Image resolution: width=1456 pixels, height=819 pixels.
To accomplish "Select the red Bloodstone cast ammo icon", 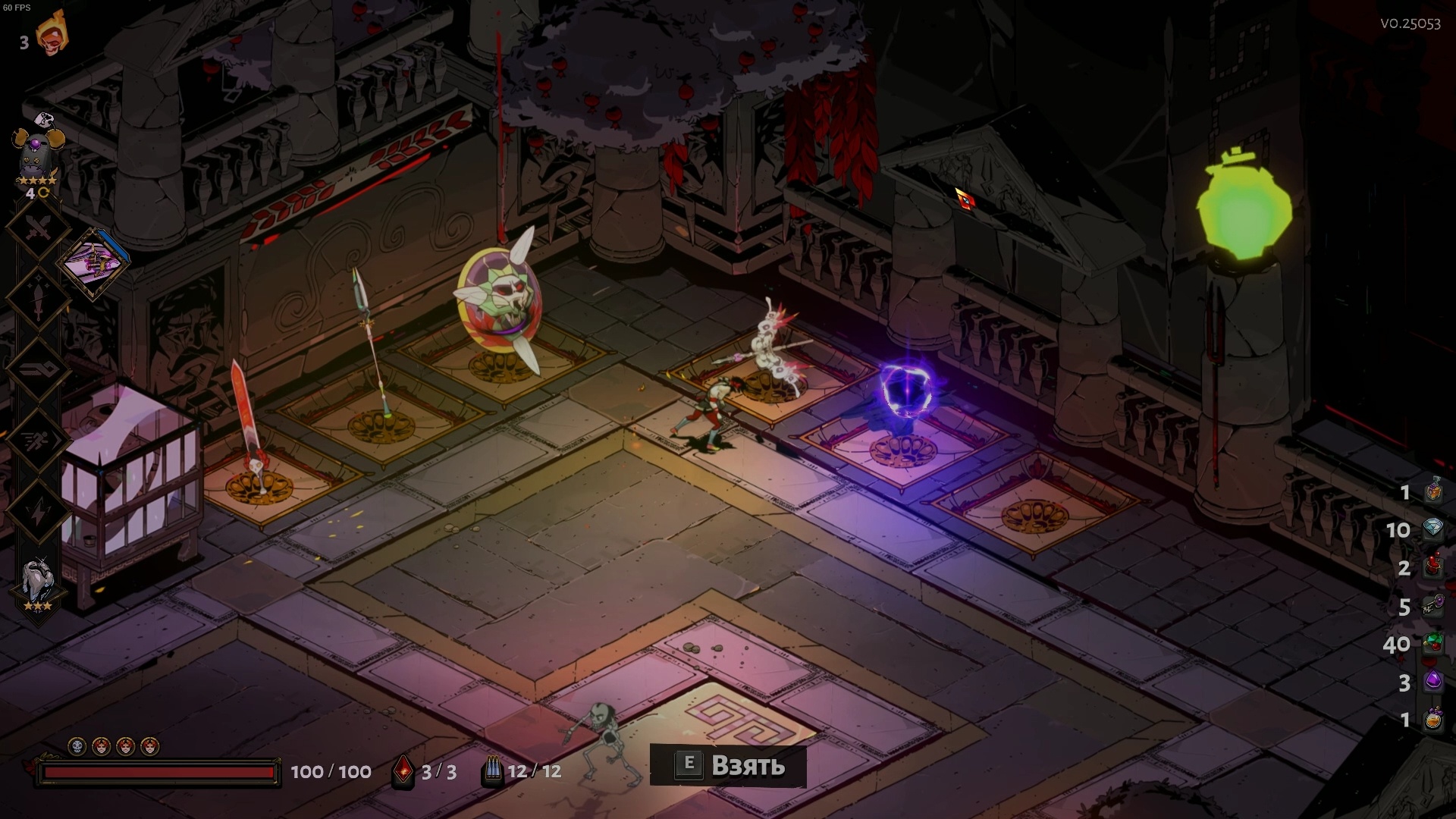I will point(403,771).
